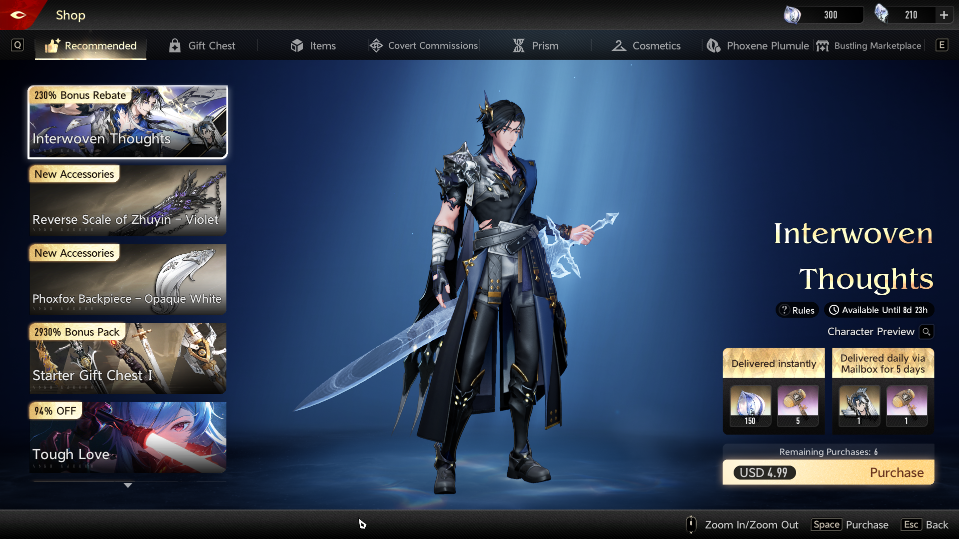The height and width of the screenshot is (539, 959).
Task: Select the Interwoven Thoughts bundle card
Action: click(128, 122)
